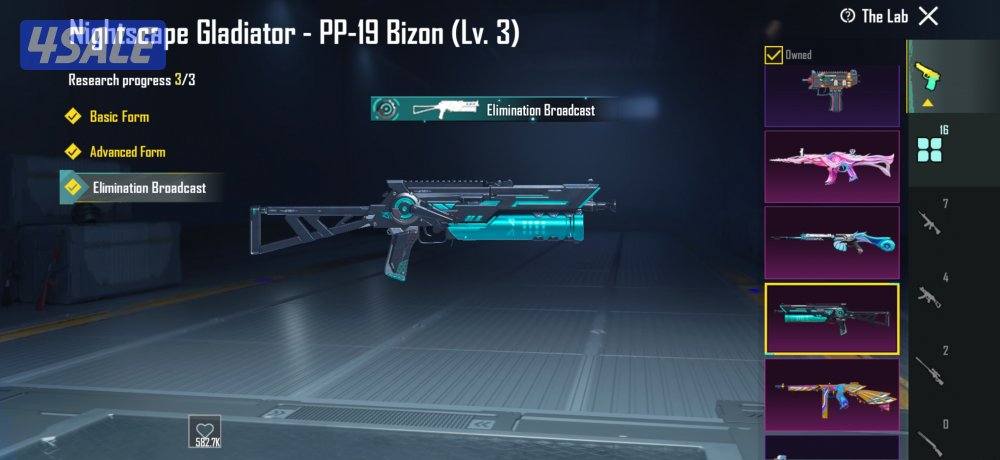The image size is (1000, 460).
Task: Open The Lab help info
Action: click(848, 15)
